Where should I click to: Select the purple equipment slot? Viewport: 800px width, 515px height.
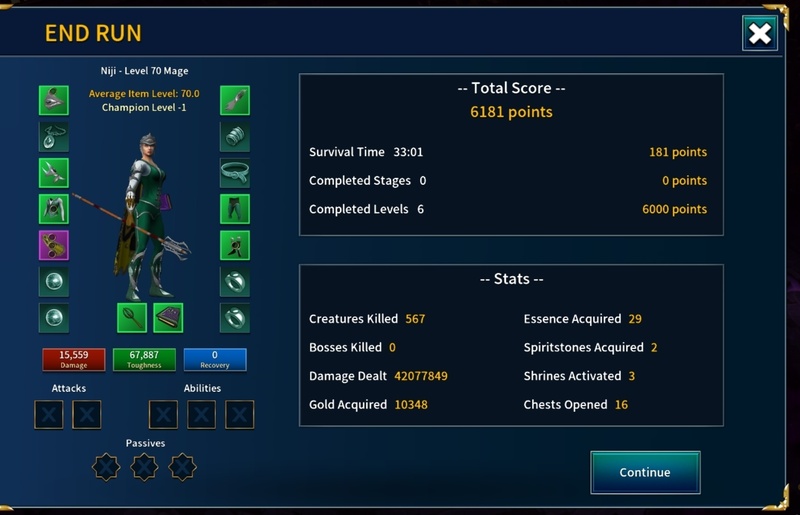tap(54, 245)
